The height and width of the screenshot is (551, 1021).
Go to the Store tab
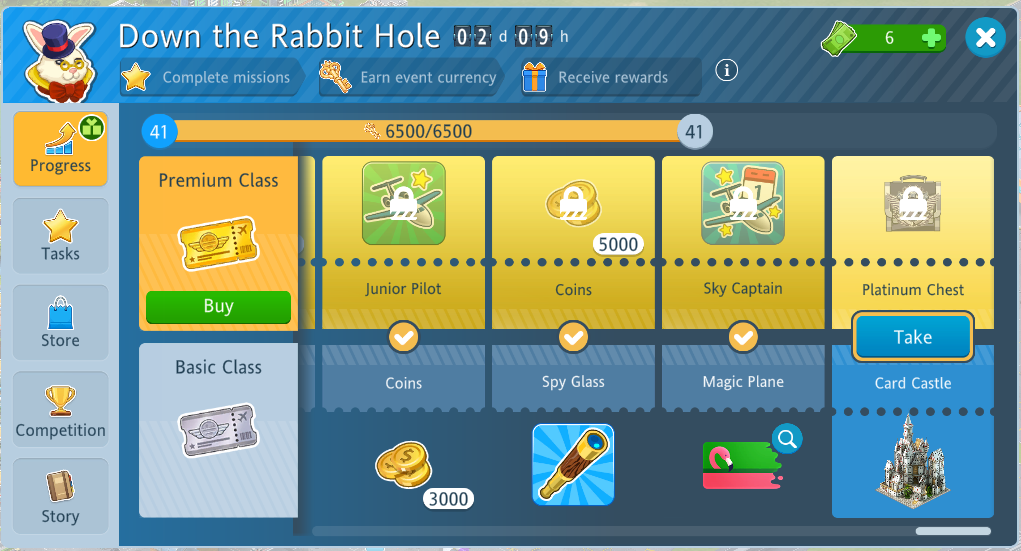(60, 323)
